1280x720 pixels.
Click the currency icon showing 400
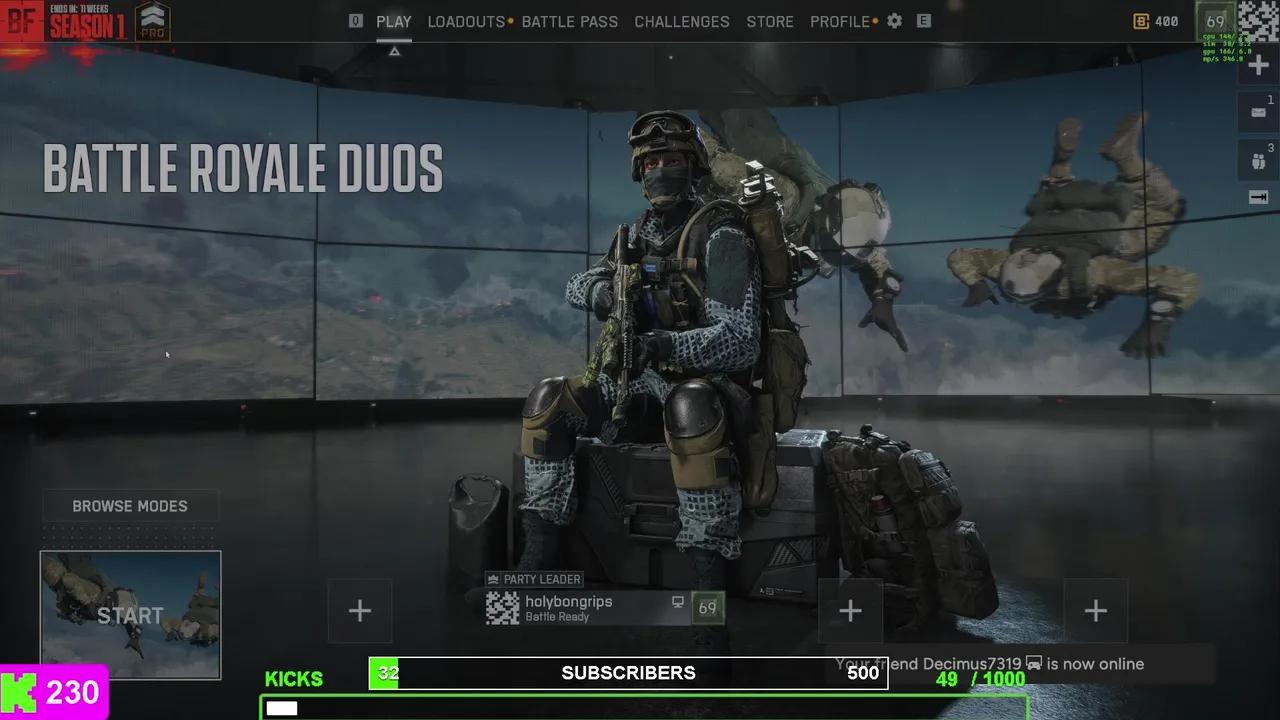coord(1141,21)
